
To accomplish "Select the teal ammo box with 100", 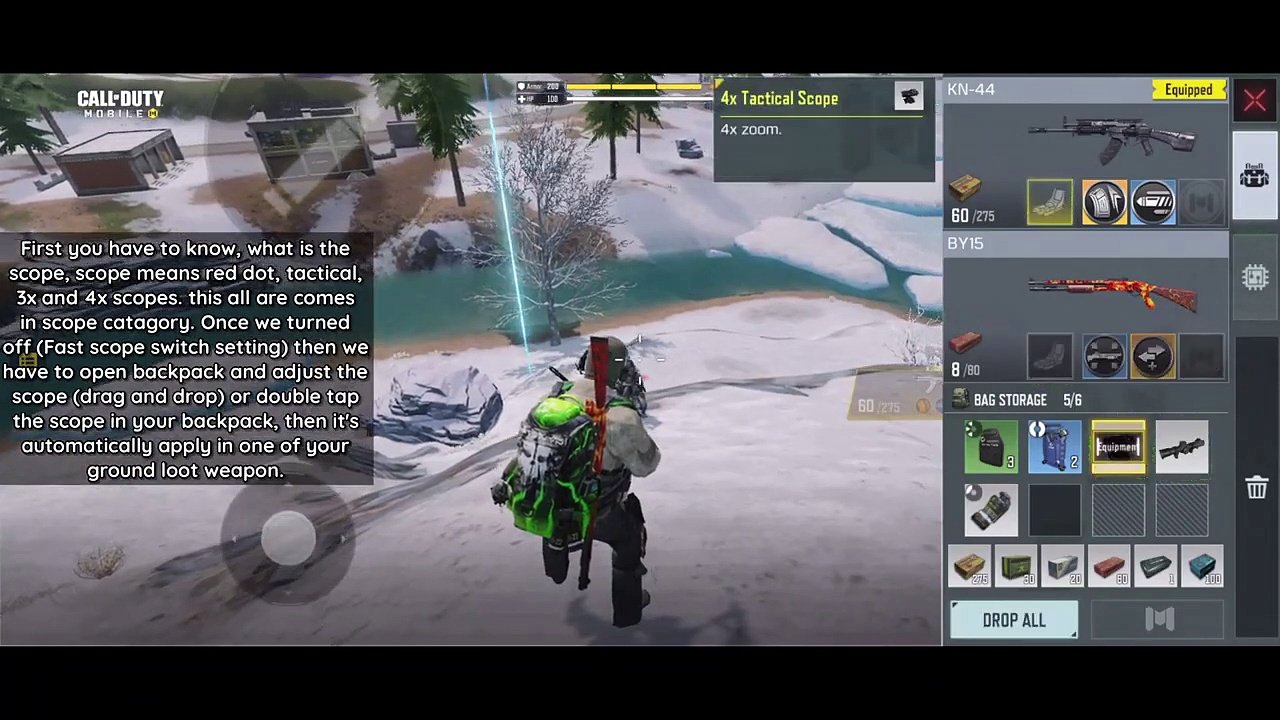I will [1202, 566].
